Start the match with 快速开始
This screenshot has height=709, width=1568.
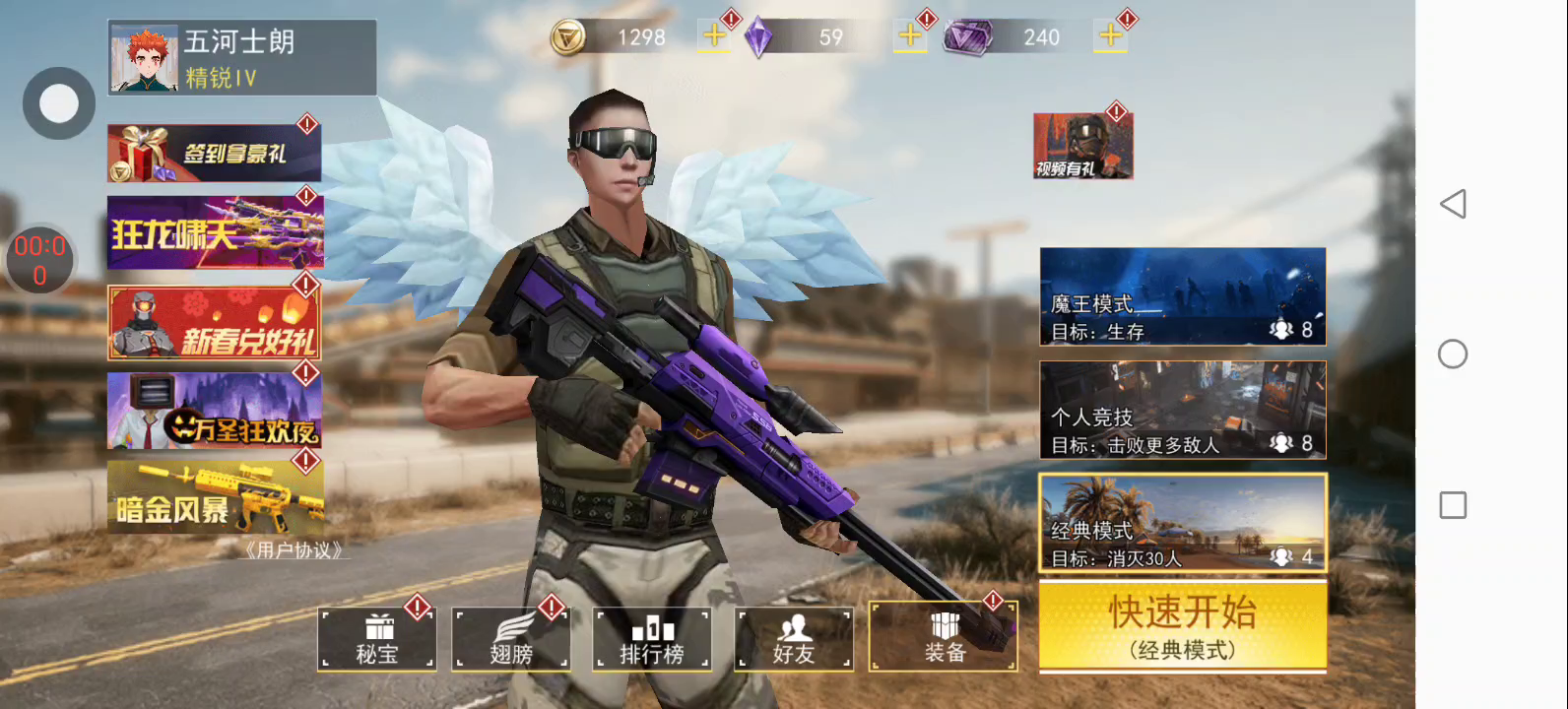(x=1182, y=625)
